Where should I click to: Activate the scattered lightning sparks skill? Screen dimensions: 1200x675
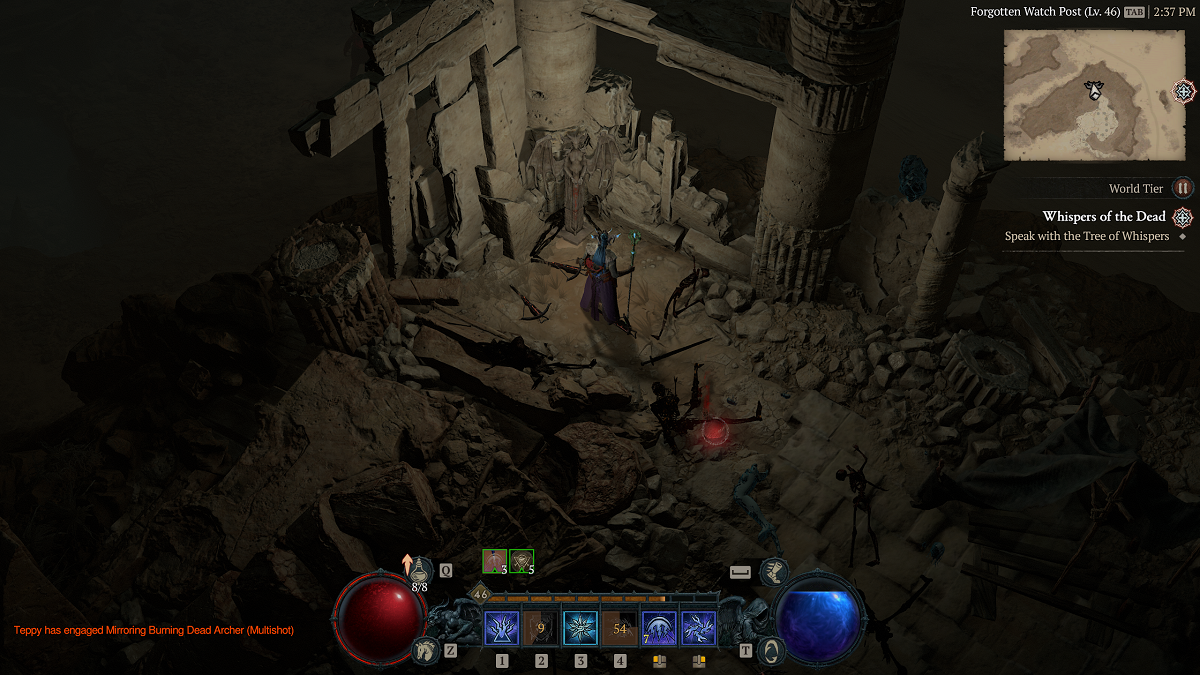click(698, 629)
